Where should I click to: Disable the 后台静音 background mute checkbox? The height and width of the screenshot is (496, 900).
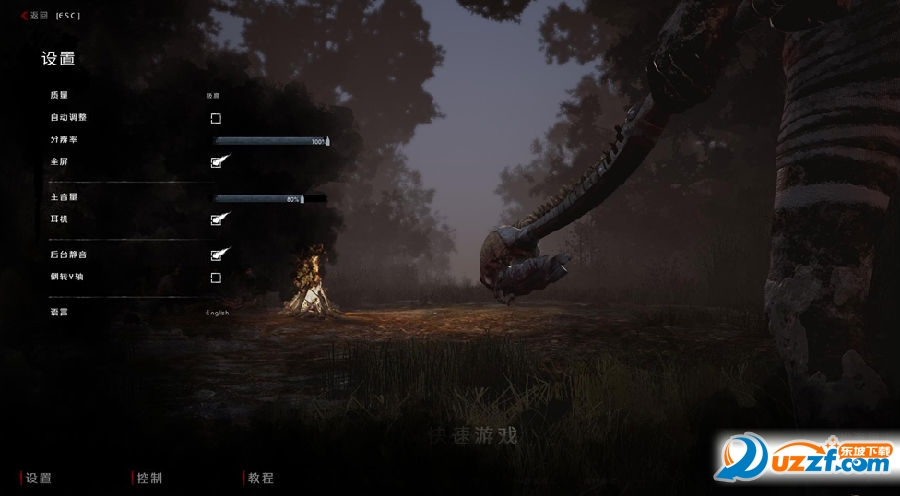coord(216,256)
